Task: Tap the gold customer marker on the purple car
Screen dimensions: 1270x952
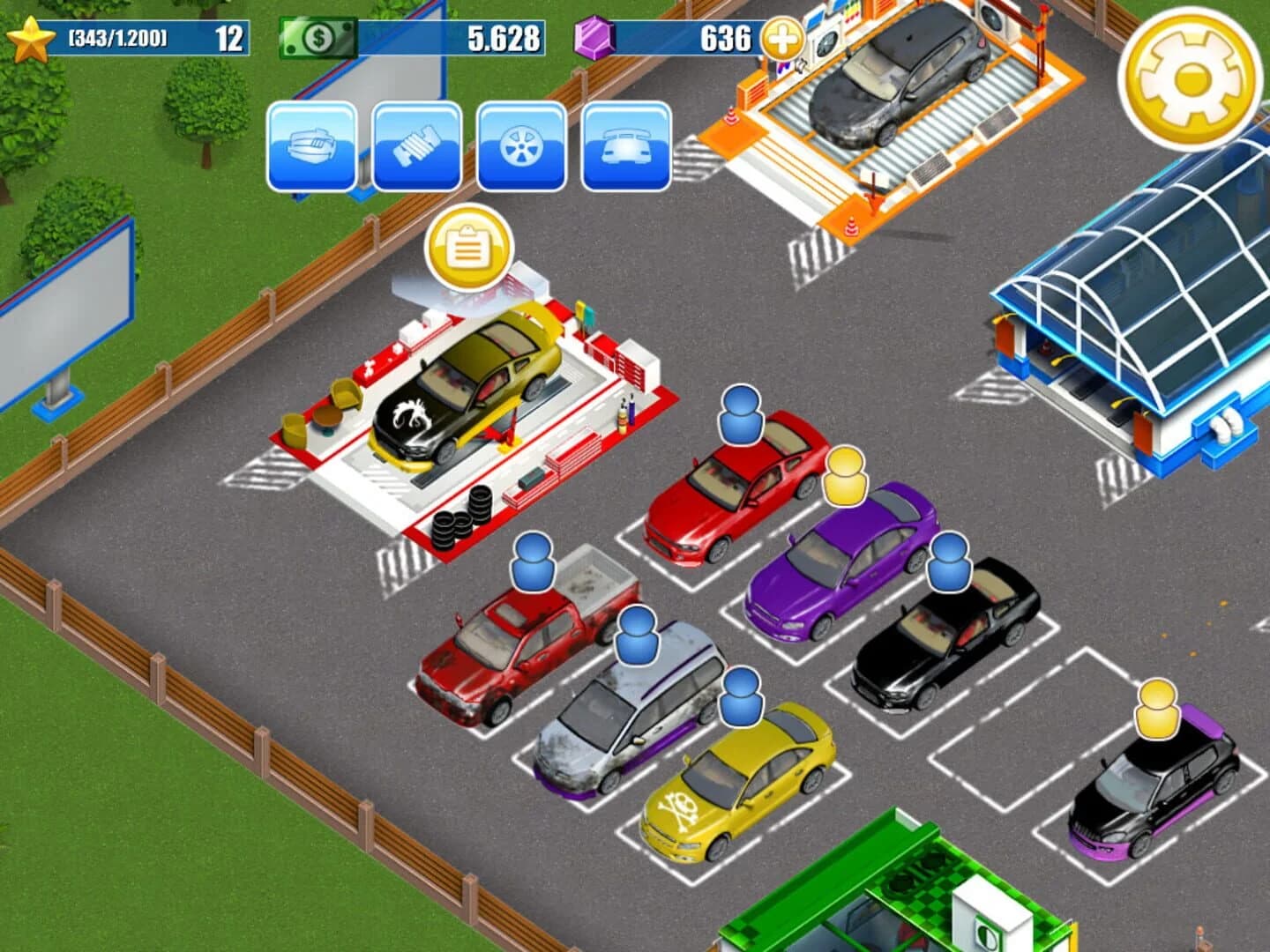Action: coord(844,476)
